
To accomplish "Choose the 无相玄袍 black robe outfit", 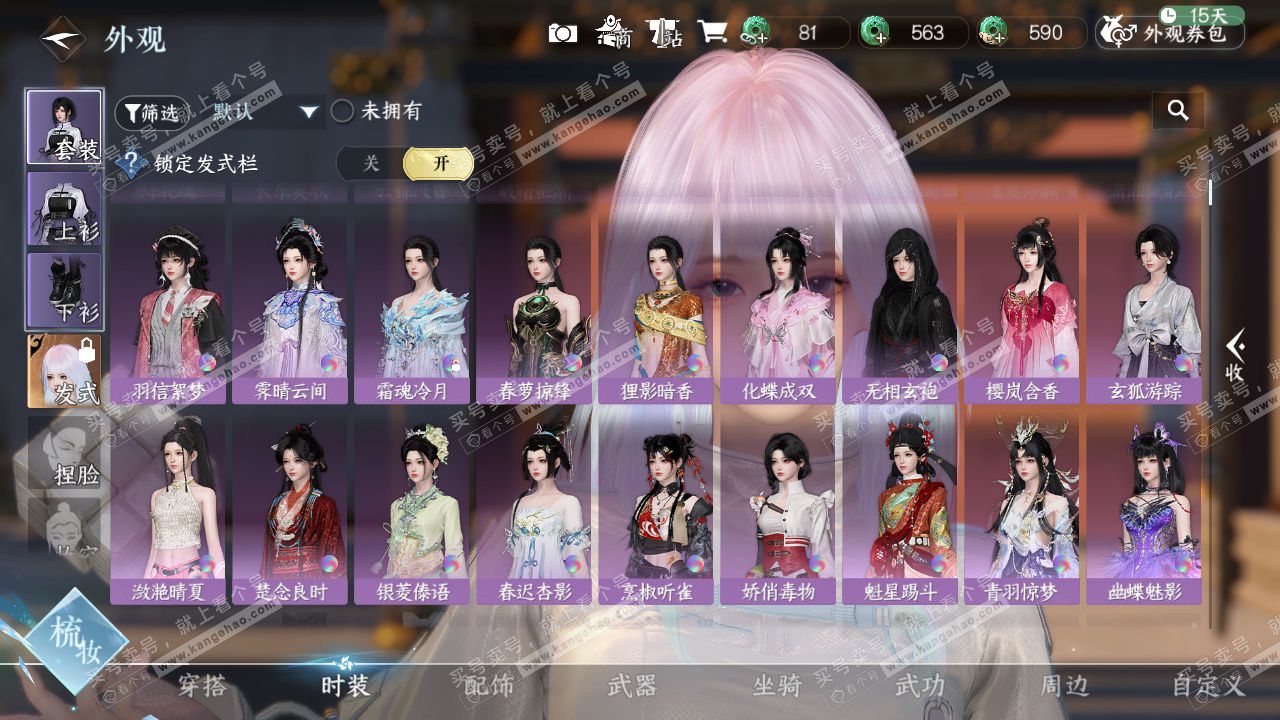I will (900, 310).
